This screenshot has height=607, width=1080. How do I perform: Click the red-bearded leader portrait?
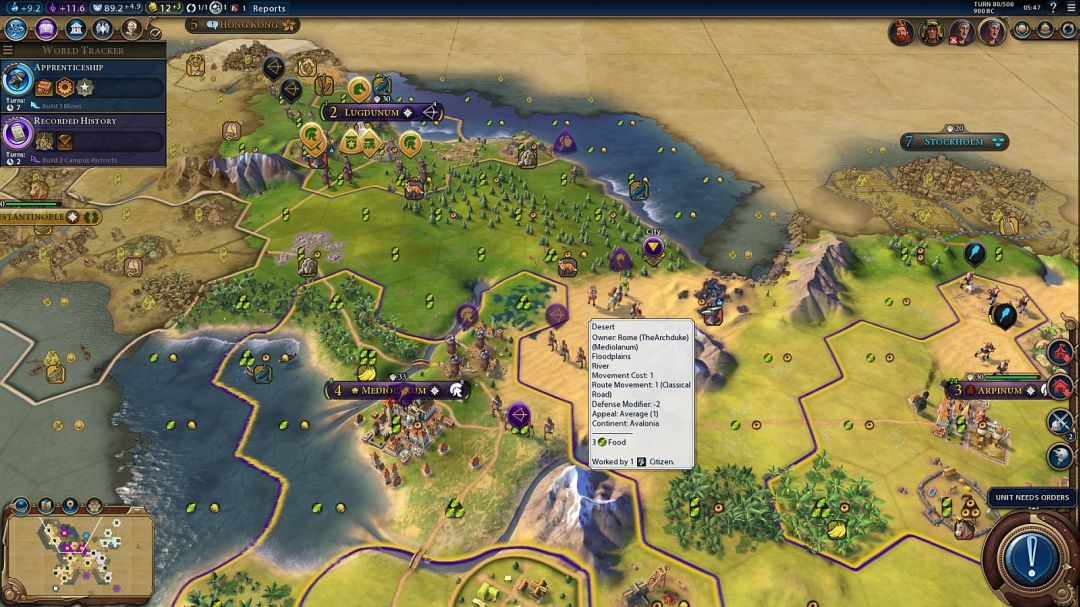click(x=903, y=32)
